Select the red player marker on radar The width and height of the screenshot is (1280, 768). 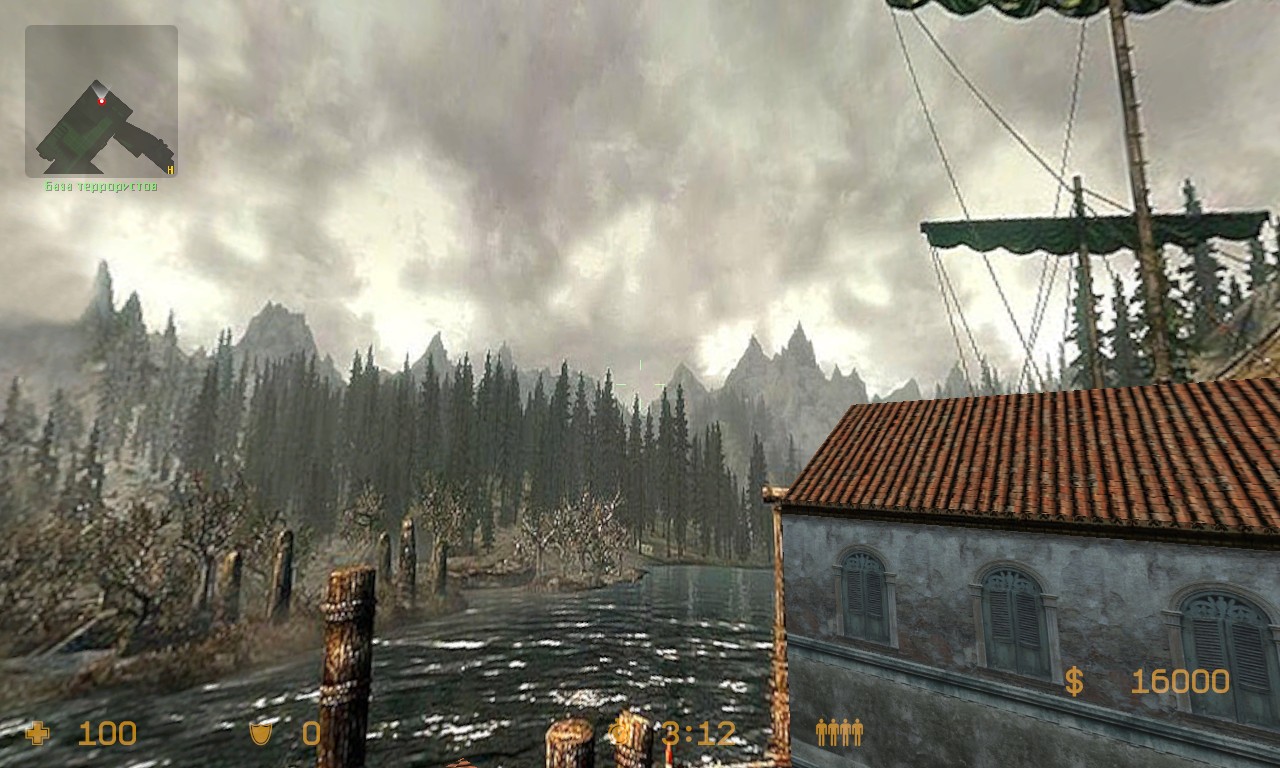tap(101, 100)
